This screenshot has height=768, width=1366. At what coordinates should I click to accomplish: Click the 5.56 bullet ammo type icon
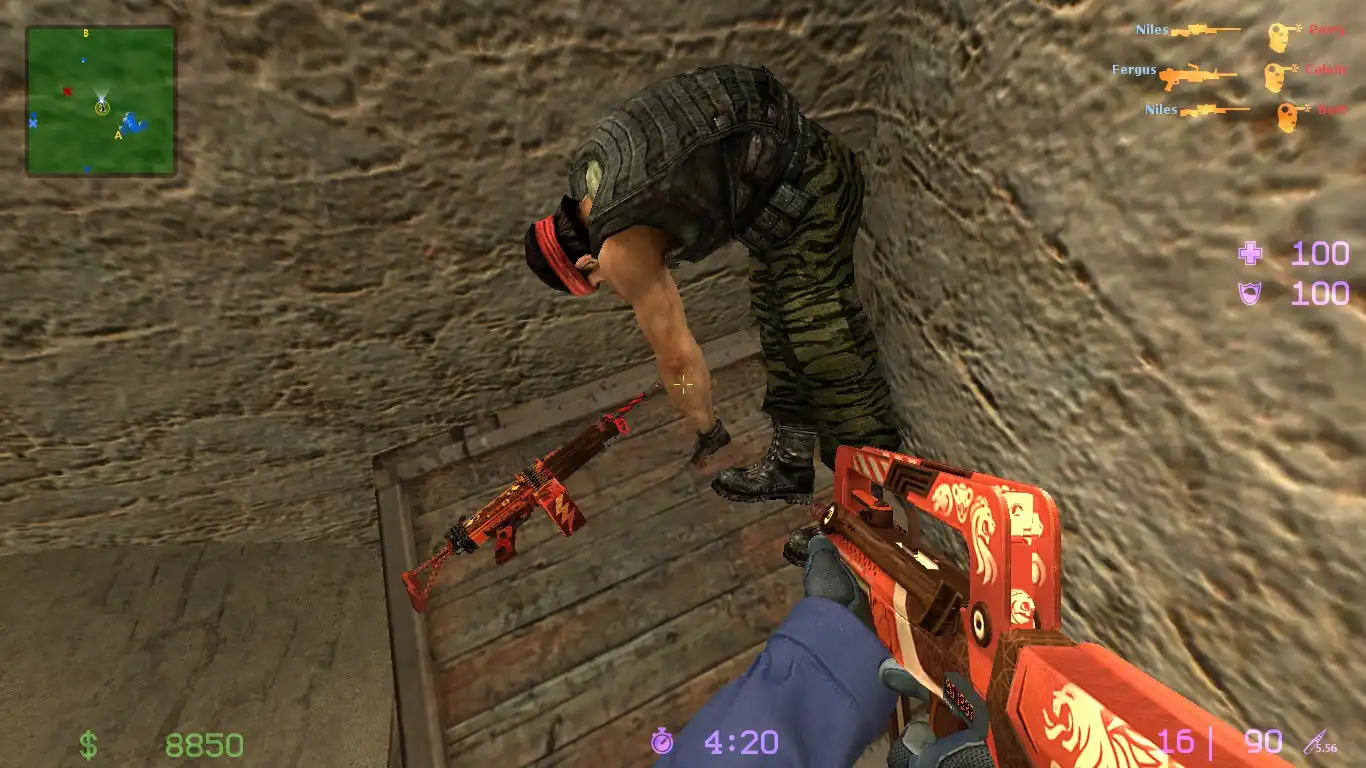point(1320,743)
